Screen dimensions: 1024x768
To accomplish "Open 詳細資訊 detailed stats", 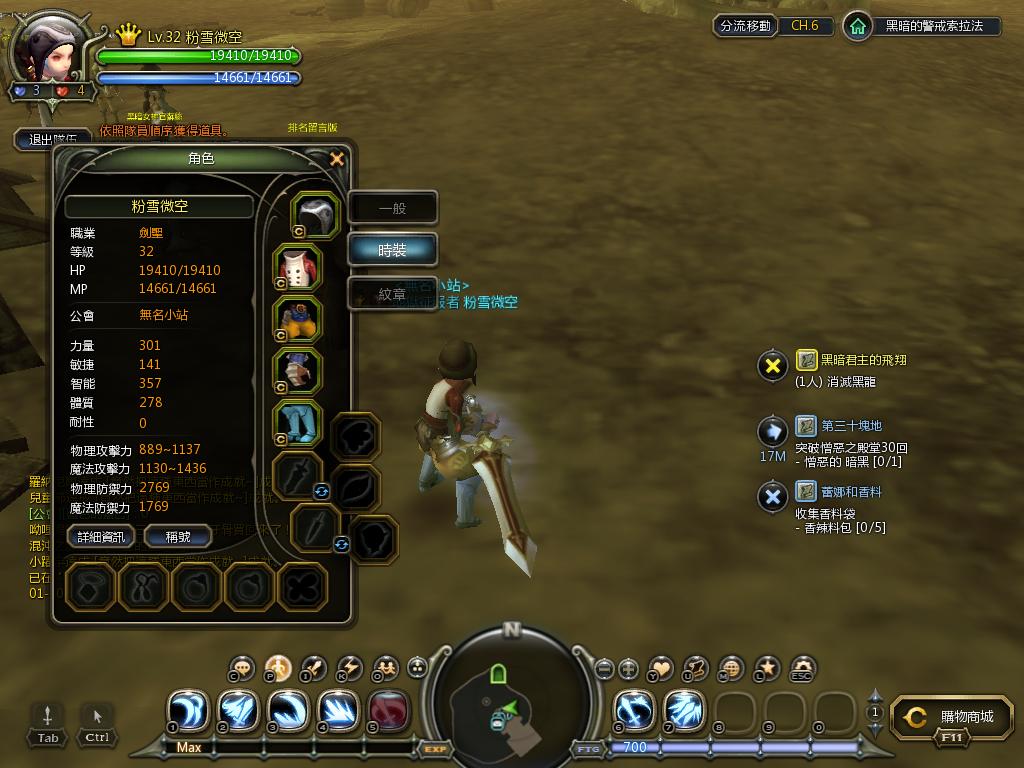I will (x=101, y=537).
